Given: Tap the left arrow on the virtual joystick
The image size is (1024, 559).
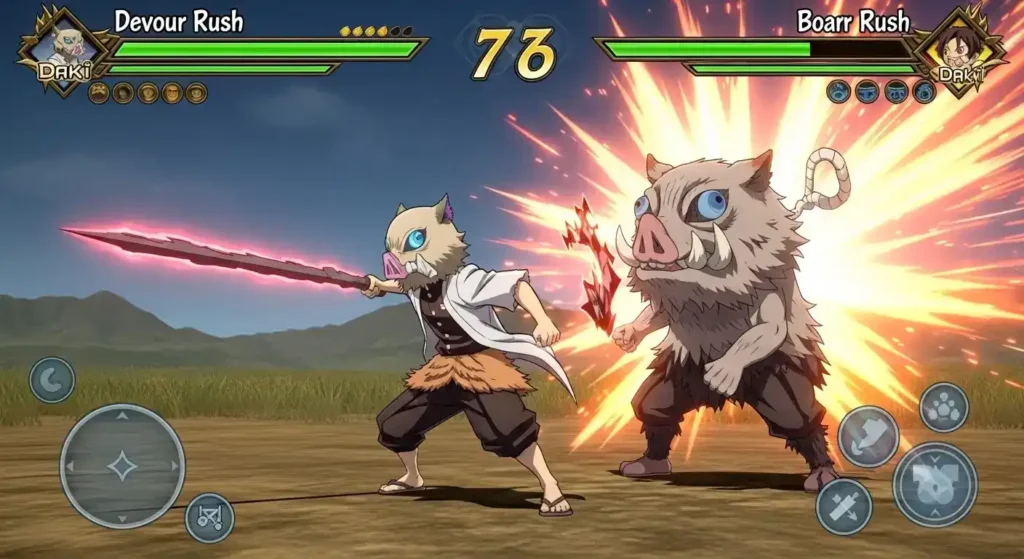Looking at the screenshot, I should pyautogui.click(x=70, y=466).
